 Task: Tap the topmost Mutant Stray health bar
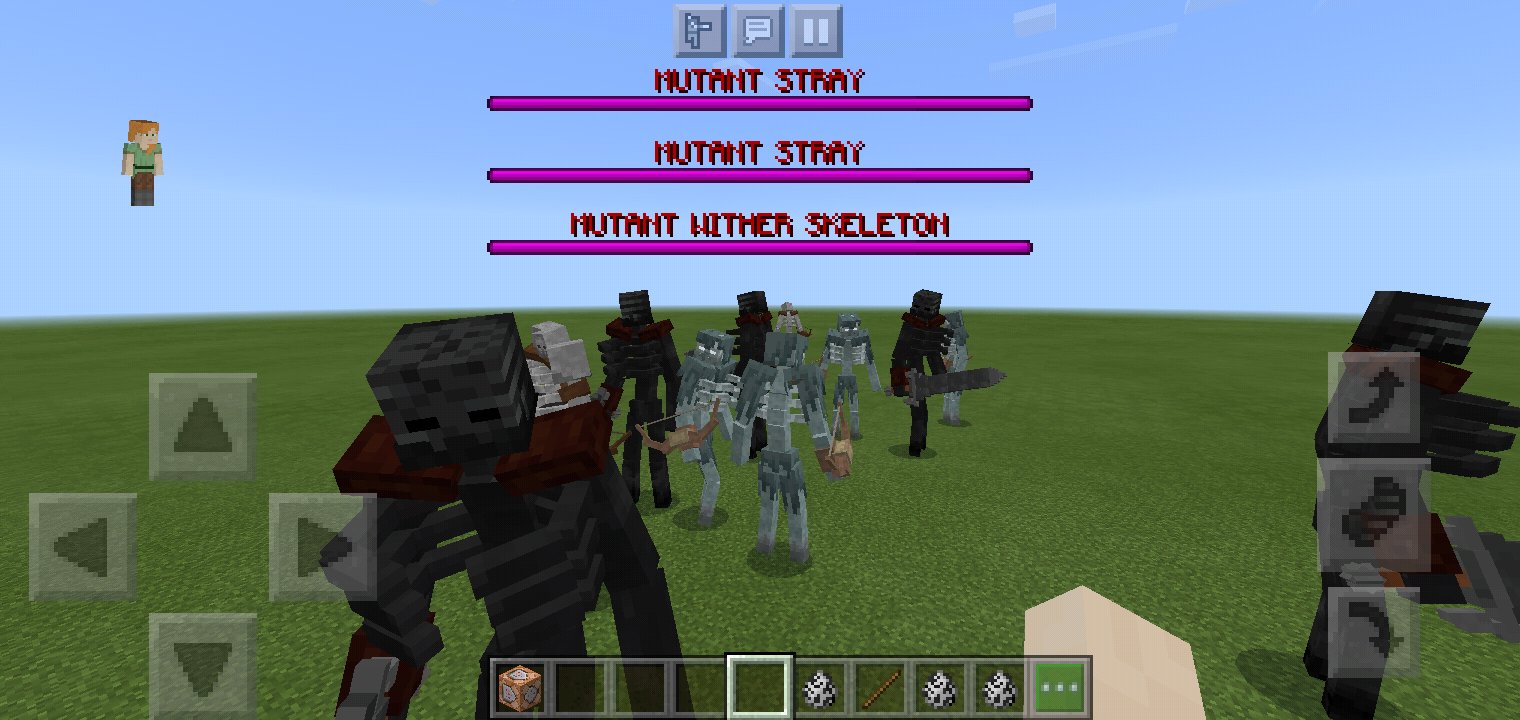click(x=758, y=102)
